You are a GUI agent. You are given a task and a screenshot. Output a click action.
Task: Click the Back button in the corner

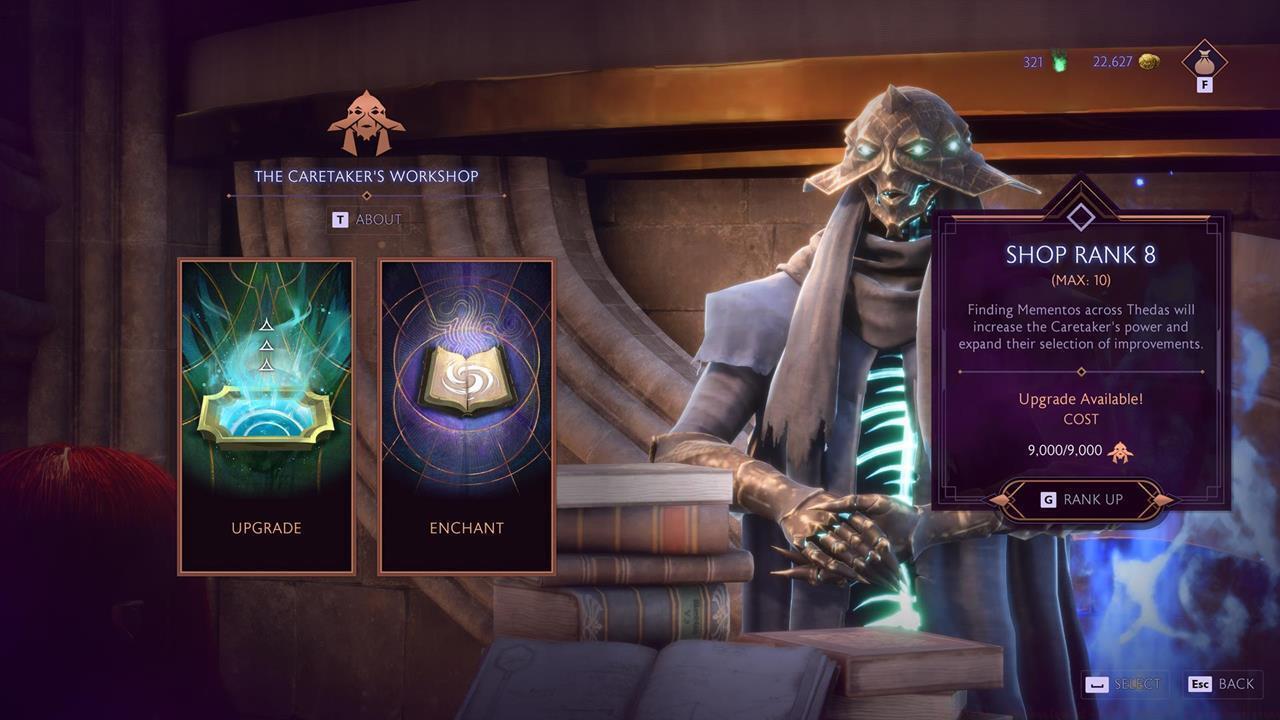click(x=1222, y=684)
